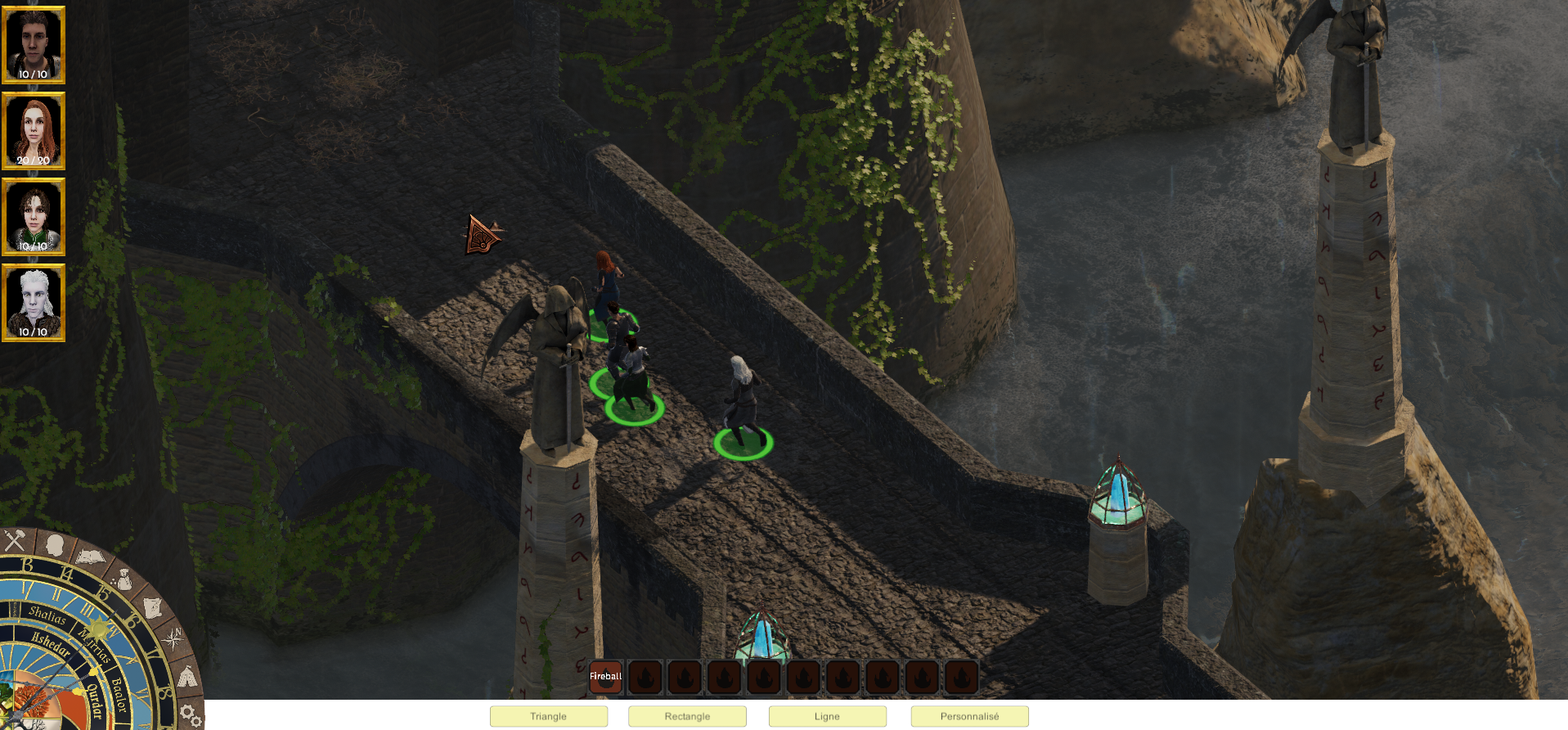Open the journal book icon
The width and height of the screenshot is (1568, 730).
click(x=90, y=558)
